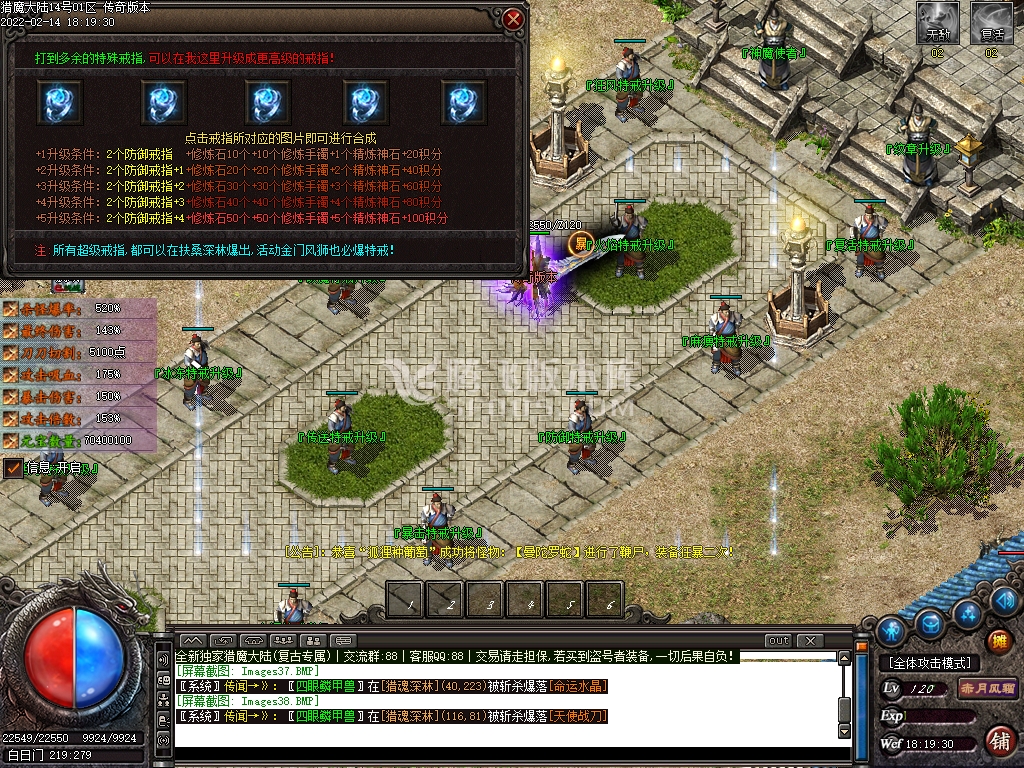Open the skills sparkle icon

click(x=965, y=613)
